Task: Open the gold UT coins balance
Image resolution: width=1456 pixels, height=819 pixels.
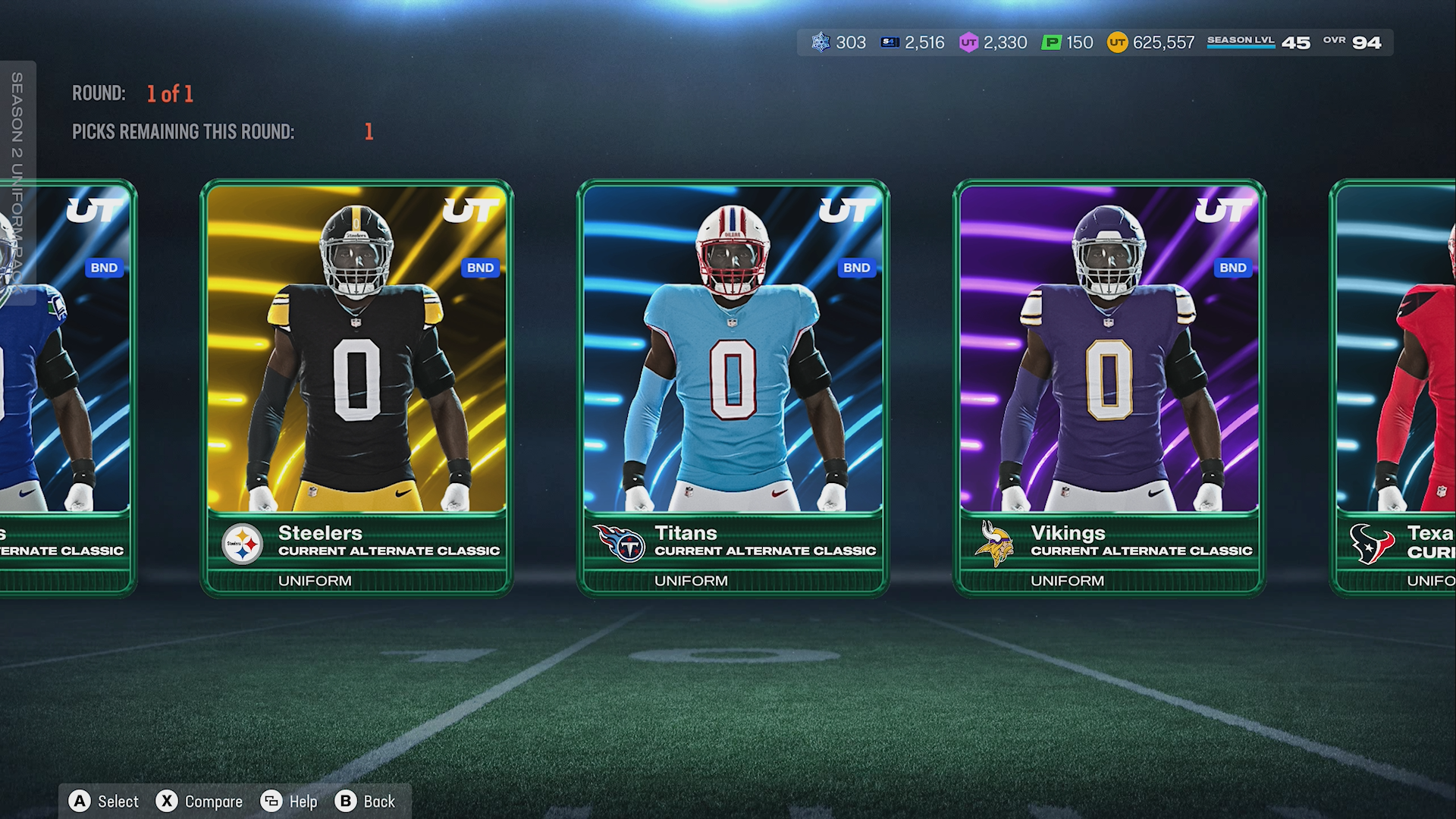Action: pos(1151,42)
